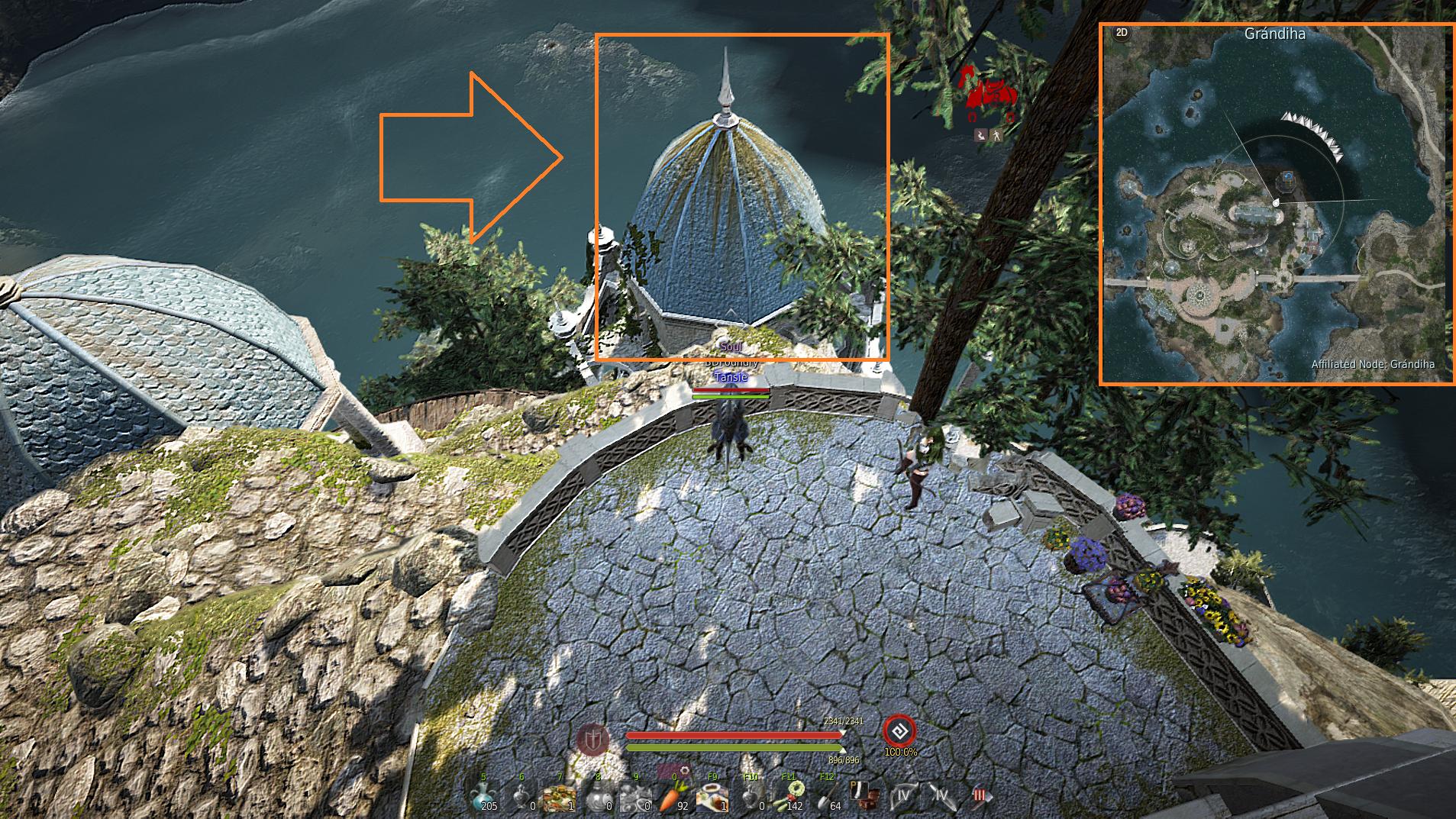Select the grey round bottle in slot 8
This screenshot has height=819, width=1456.
pos(598,797)
